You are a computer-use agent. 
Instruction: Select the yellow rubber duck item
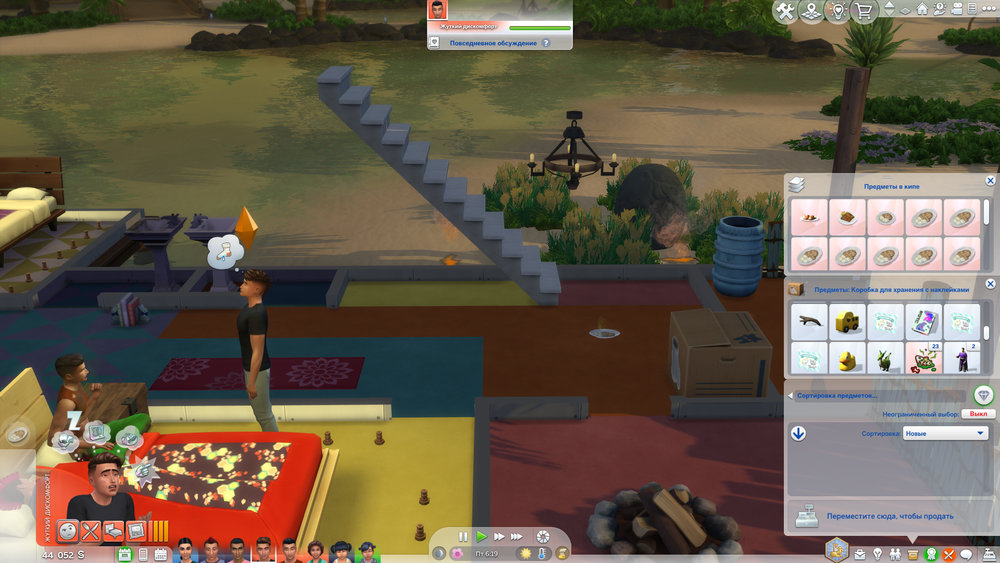point(848,358)
